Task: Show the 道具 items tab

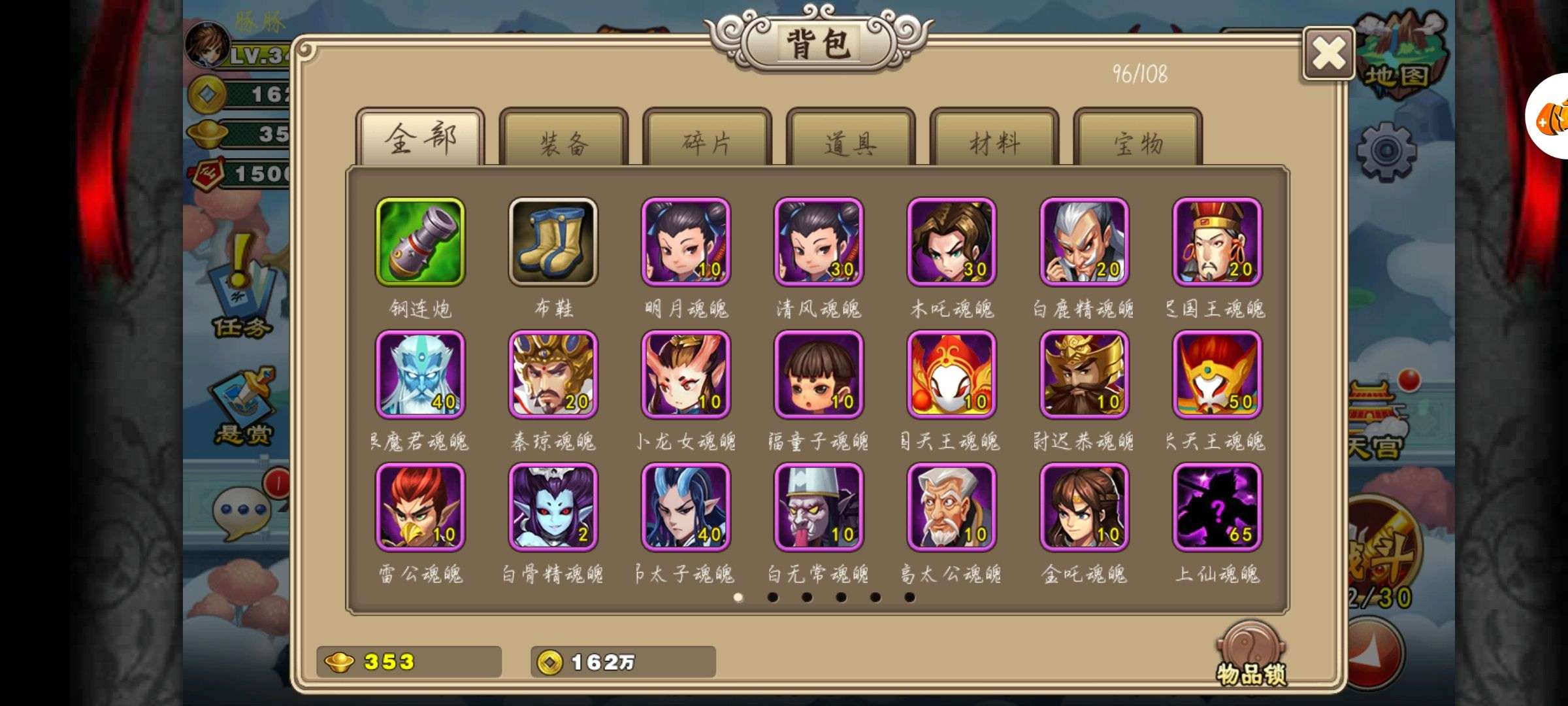Action: pos(851,140)
